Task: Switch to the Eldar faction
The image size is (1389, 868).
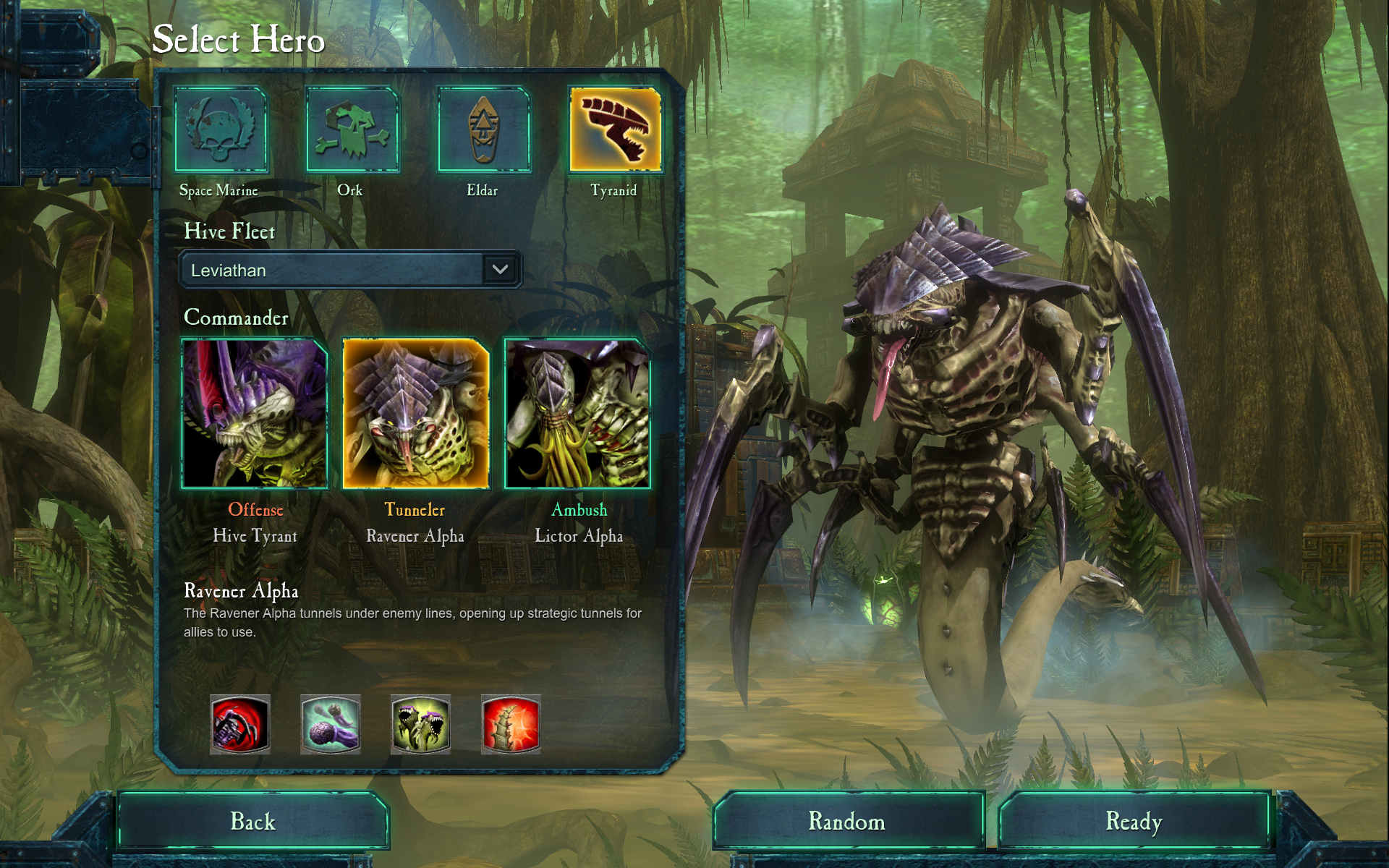Action: tap(484, 130)
